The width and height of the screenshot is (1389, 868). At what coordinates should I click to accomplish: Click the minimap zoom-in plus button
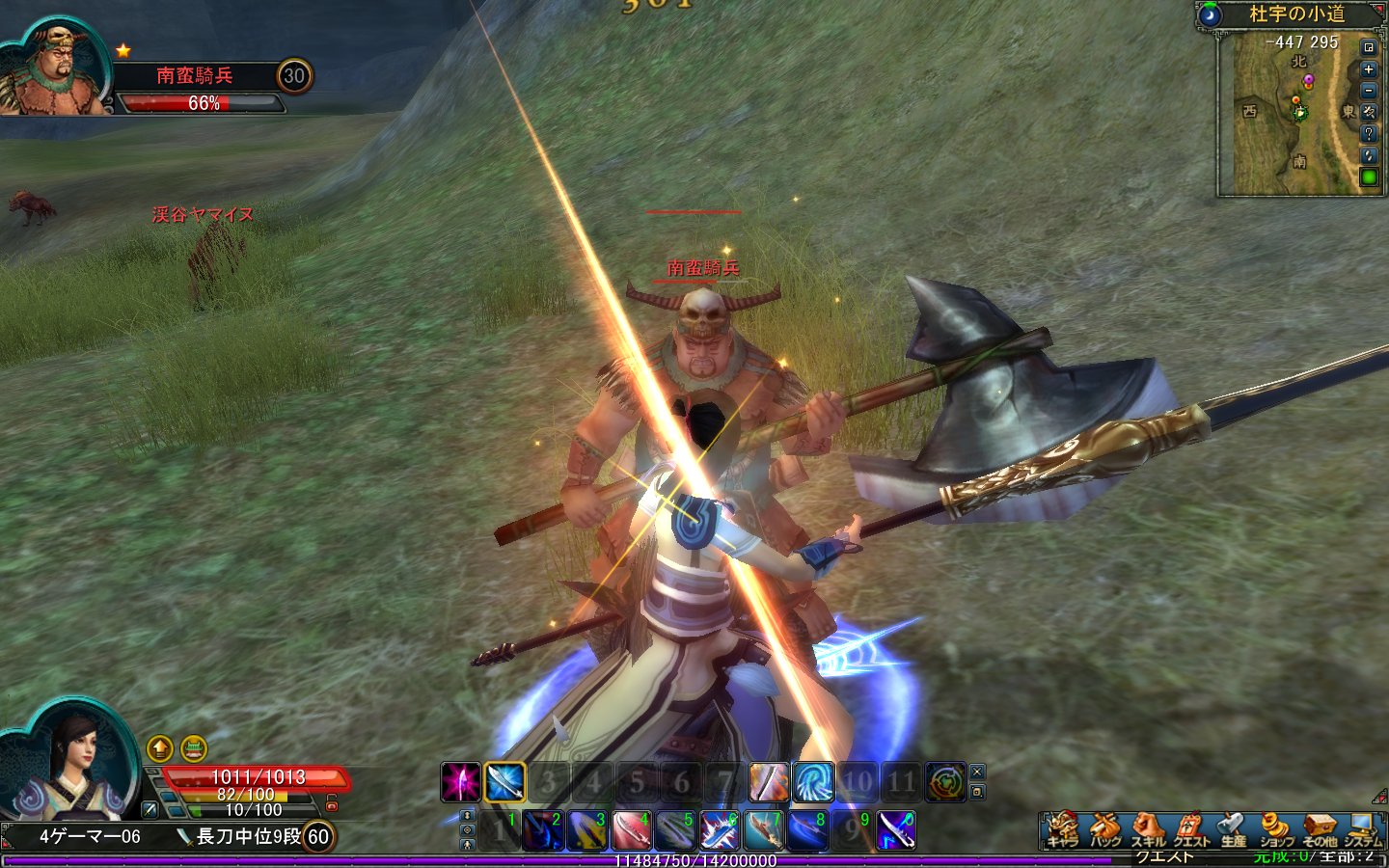click(1368, 69)
